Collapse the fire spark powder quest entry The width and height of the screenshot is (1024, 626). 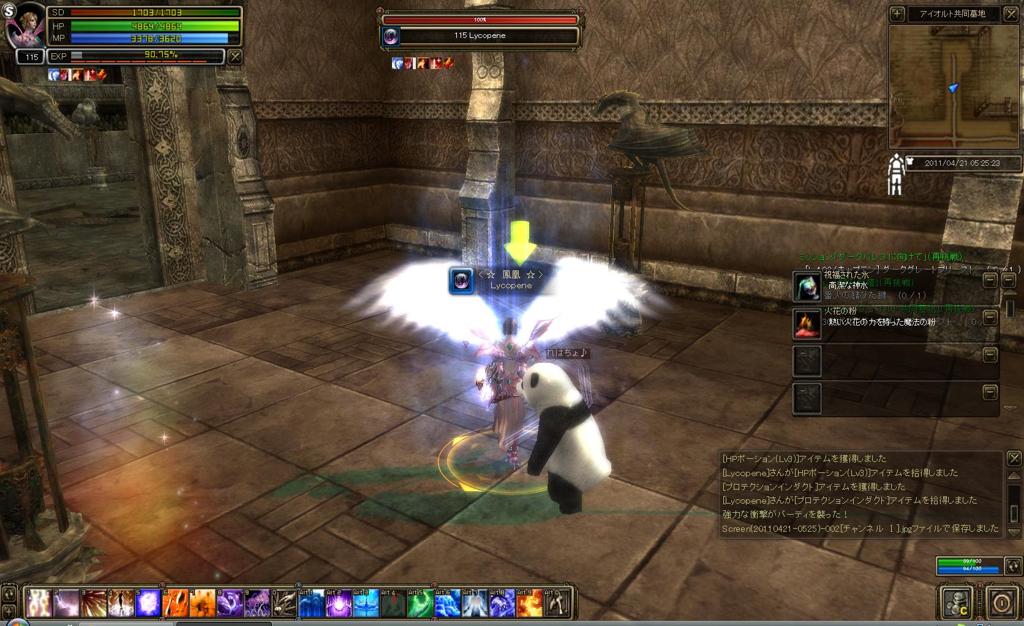990,318
